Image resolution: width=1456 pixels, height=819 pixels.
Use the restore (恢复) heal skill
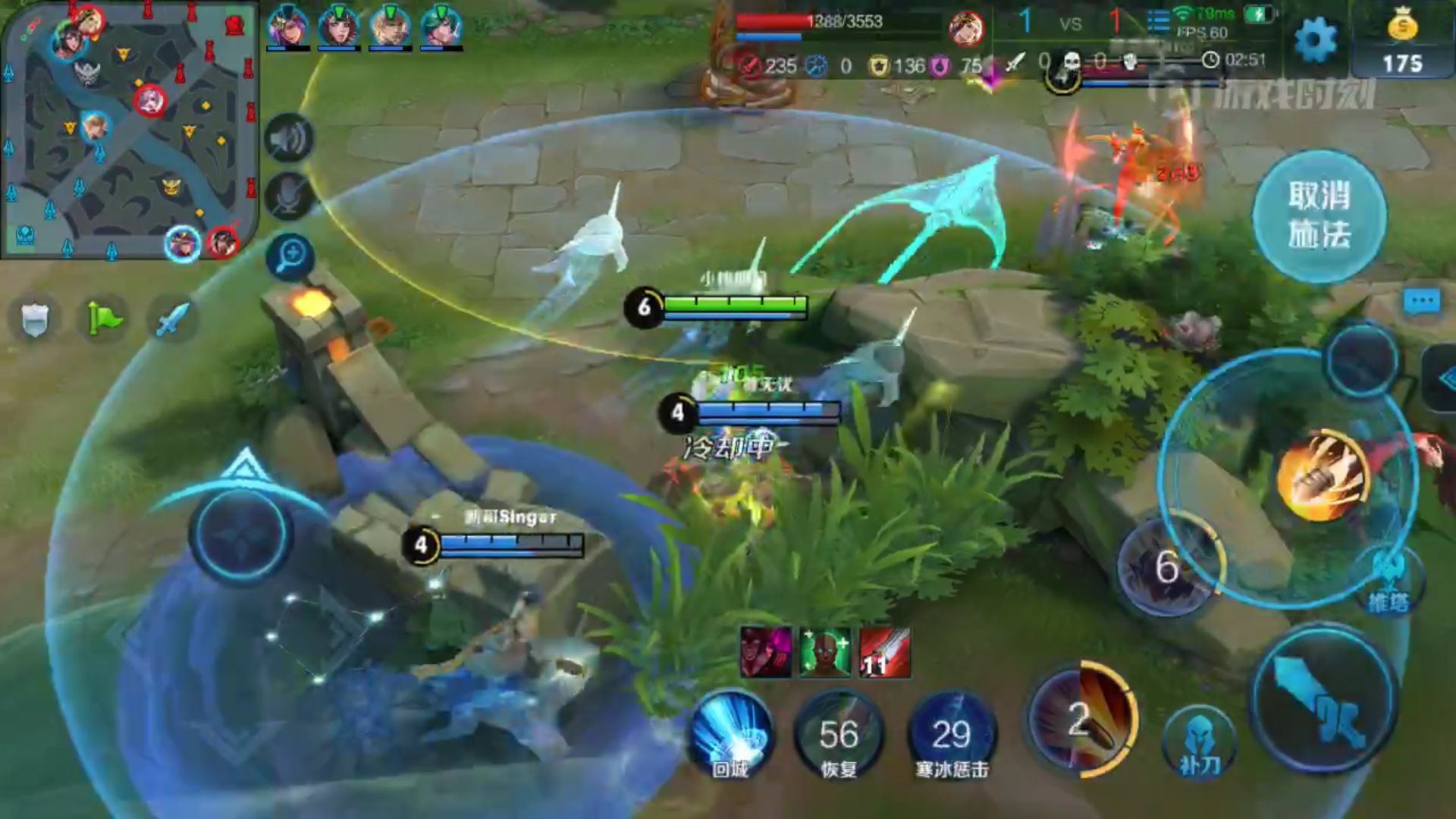pyautogui.click(x=839, y=734)
